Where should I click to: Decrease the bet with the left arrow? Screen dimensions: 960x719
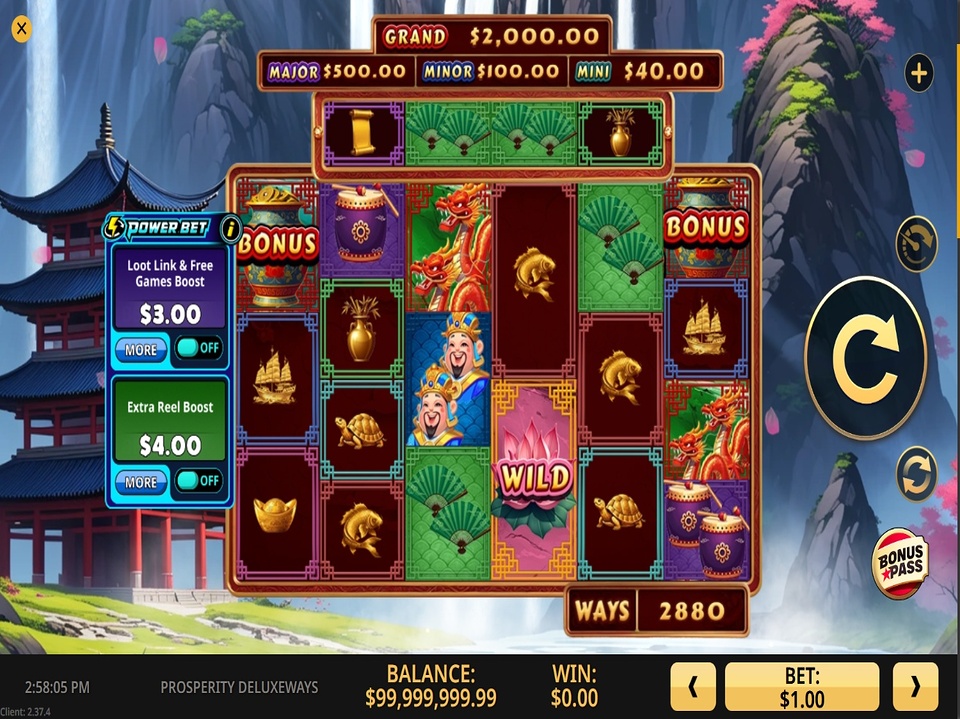694,687
